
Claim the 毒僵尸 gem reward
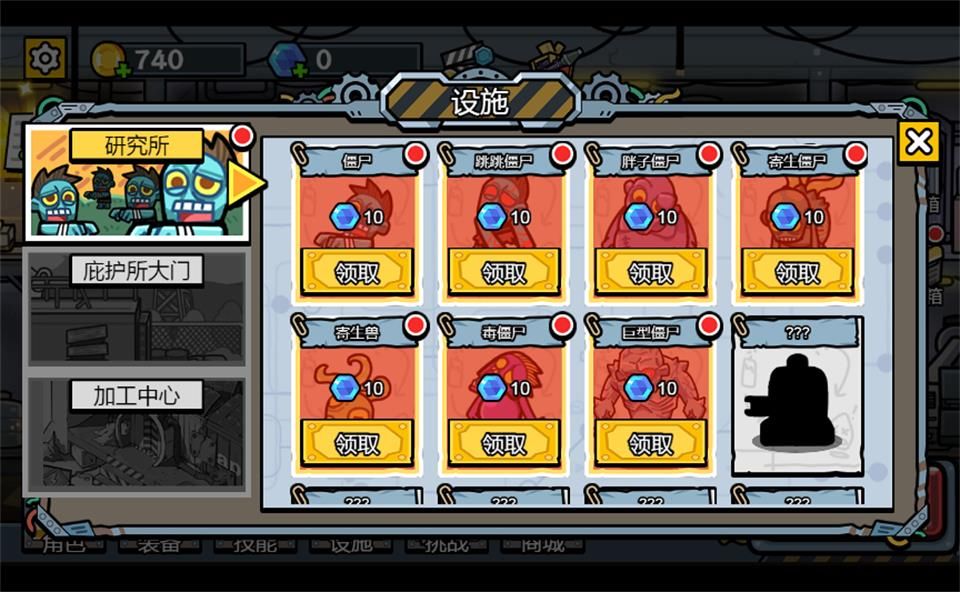click(x=504, y=442)
